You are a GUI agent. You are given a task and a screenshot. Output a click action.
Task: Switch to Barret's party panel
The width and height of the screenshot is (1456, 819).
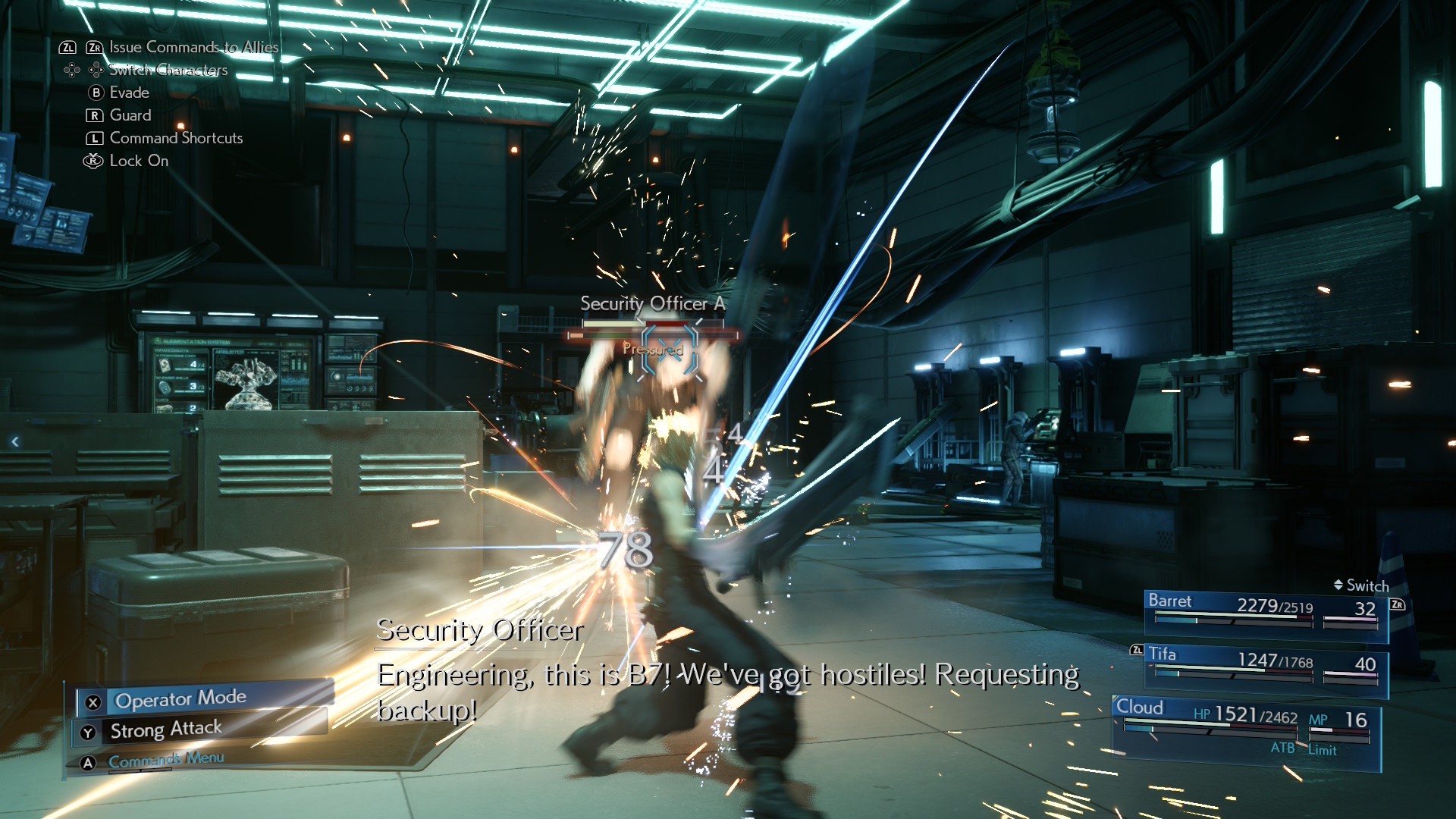pos(1265,610)
